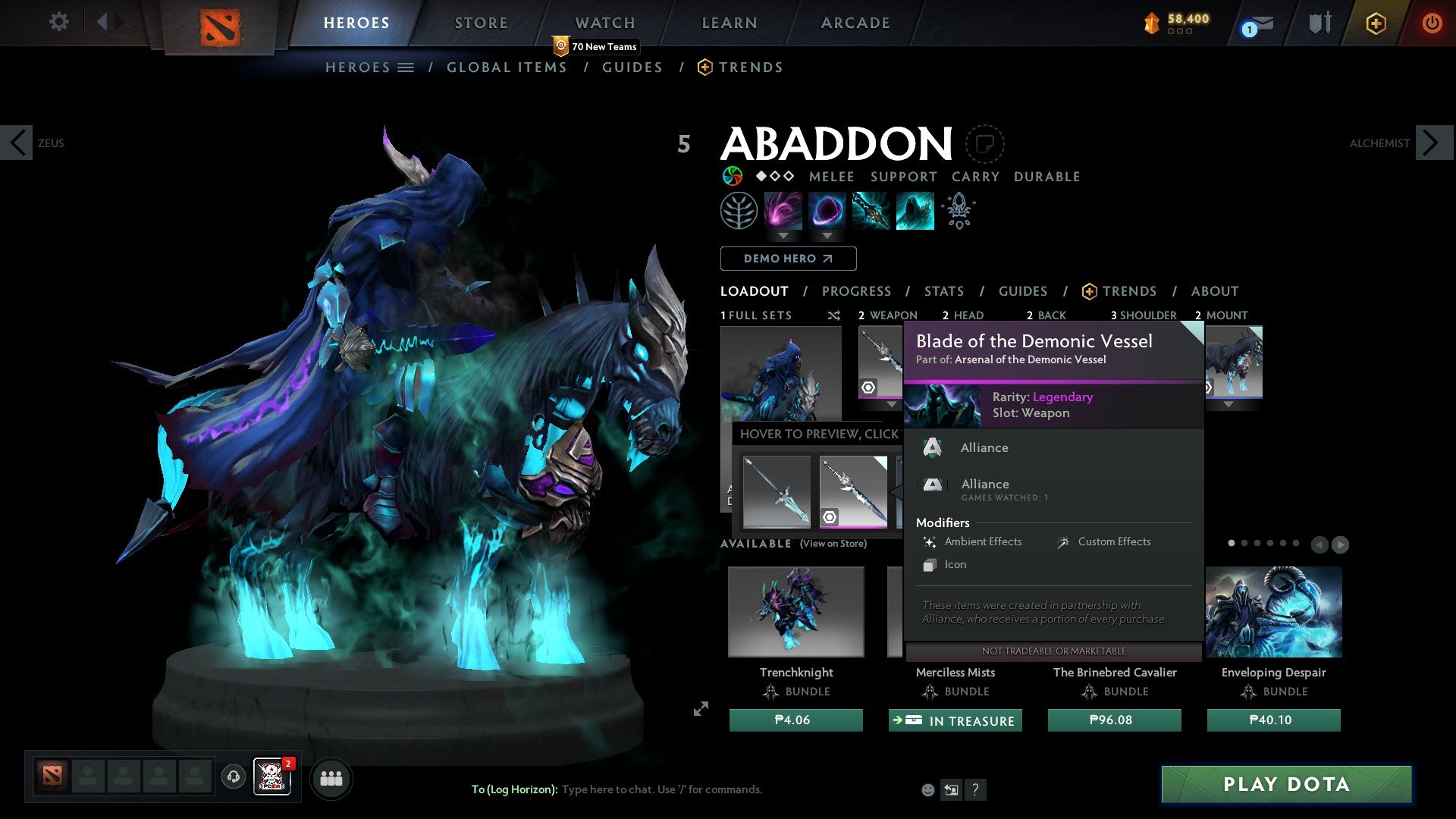This screenshot has width=1456, height=819.
Task: Open Dota Plus via the gold hexagon icon
Action: coord(1376,23)
